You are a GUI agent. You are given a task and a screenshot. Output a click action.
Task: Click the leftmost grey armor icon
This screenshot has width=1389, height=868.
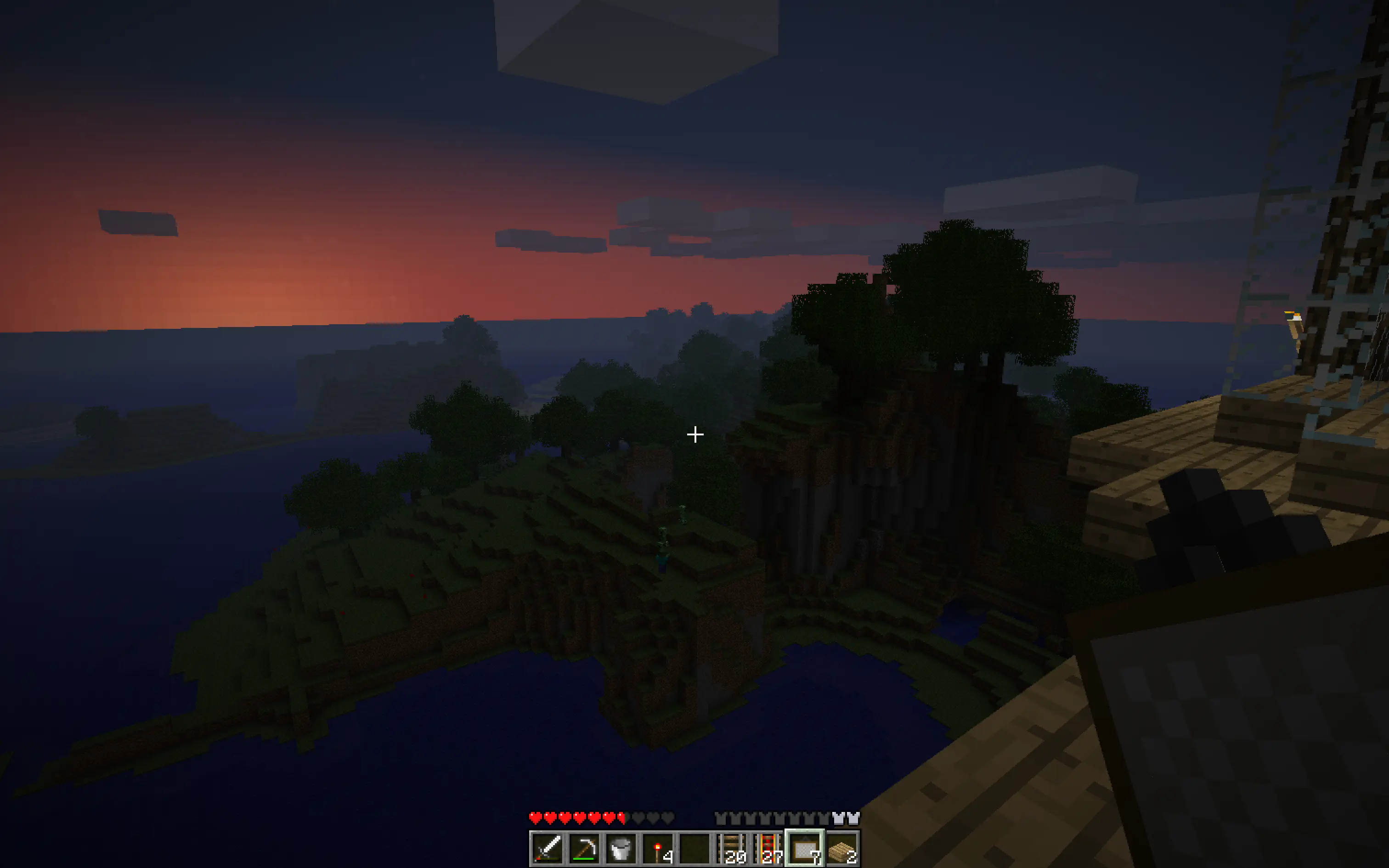[x=721, y=817]
